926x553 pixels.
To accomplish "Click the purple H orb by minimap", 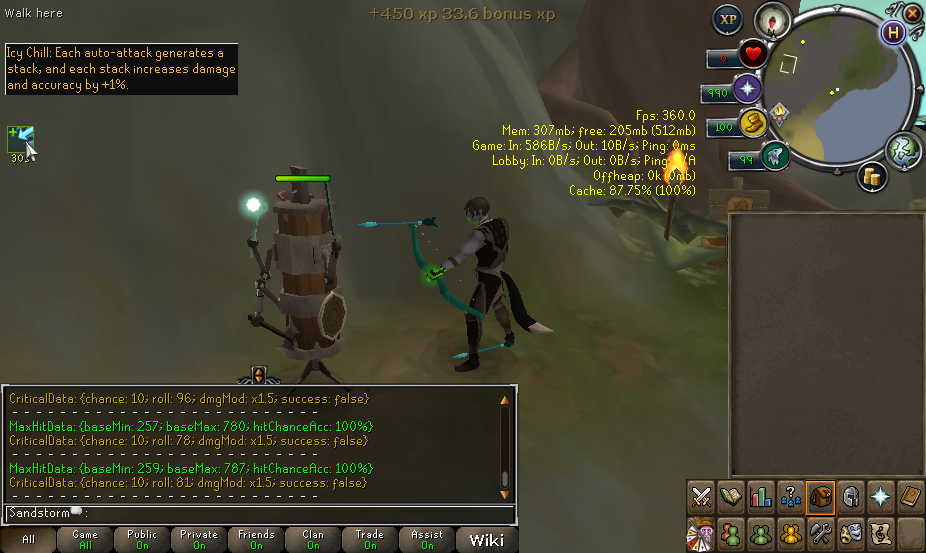I will 892,31.
